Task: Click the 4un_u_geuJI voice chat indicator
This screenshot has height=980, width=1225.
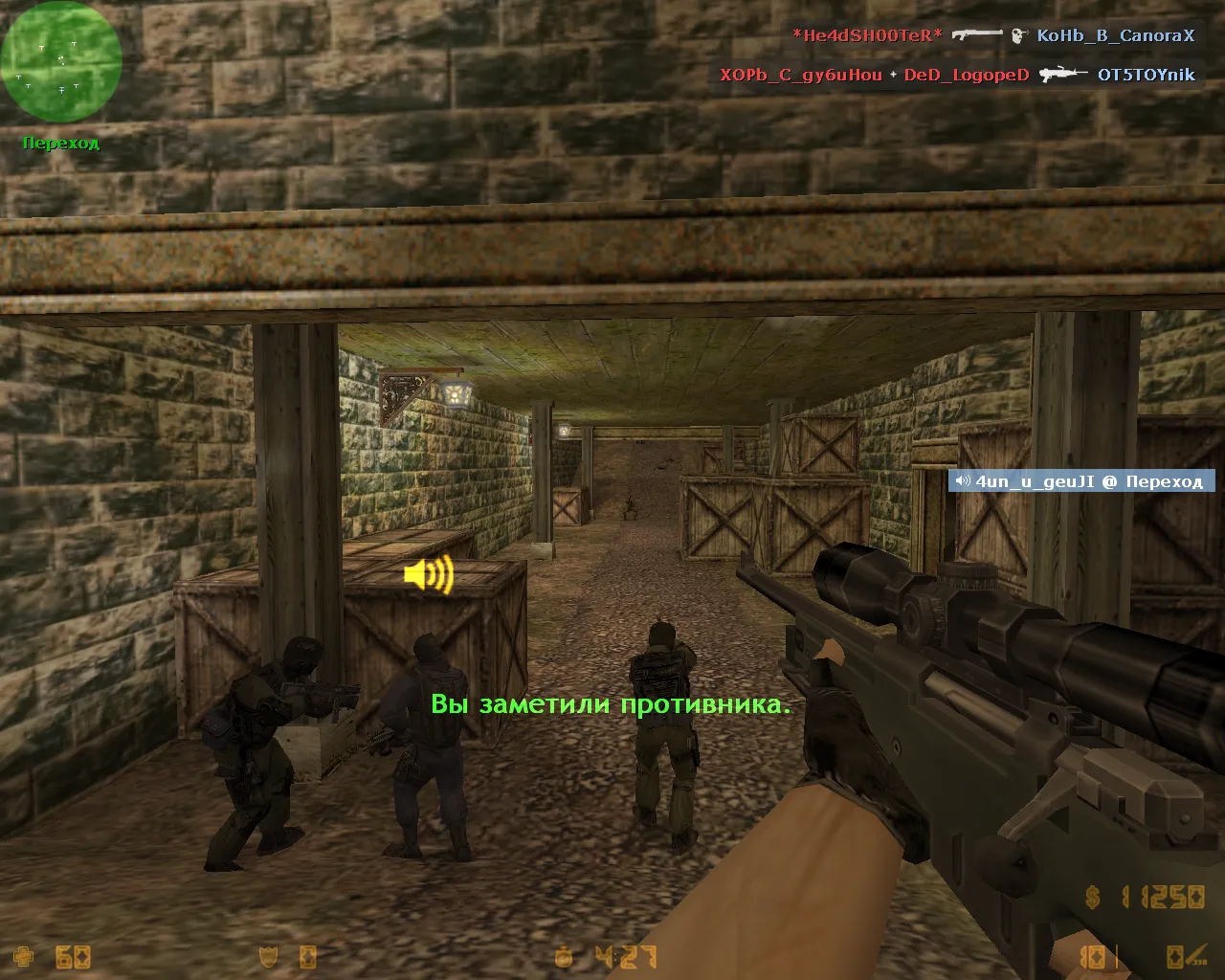Action: point(1080,481)
